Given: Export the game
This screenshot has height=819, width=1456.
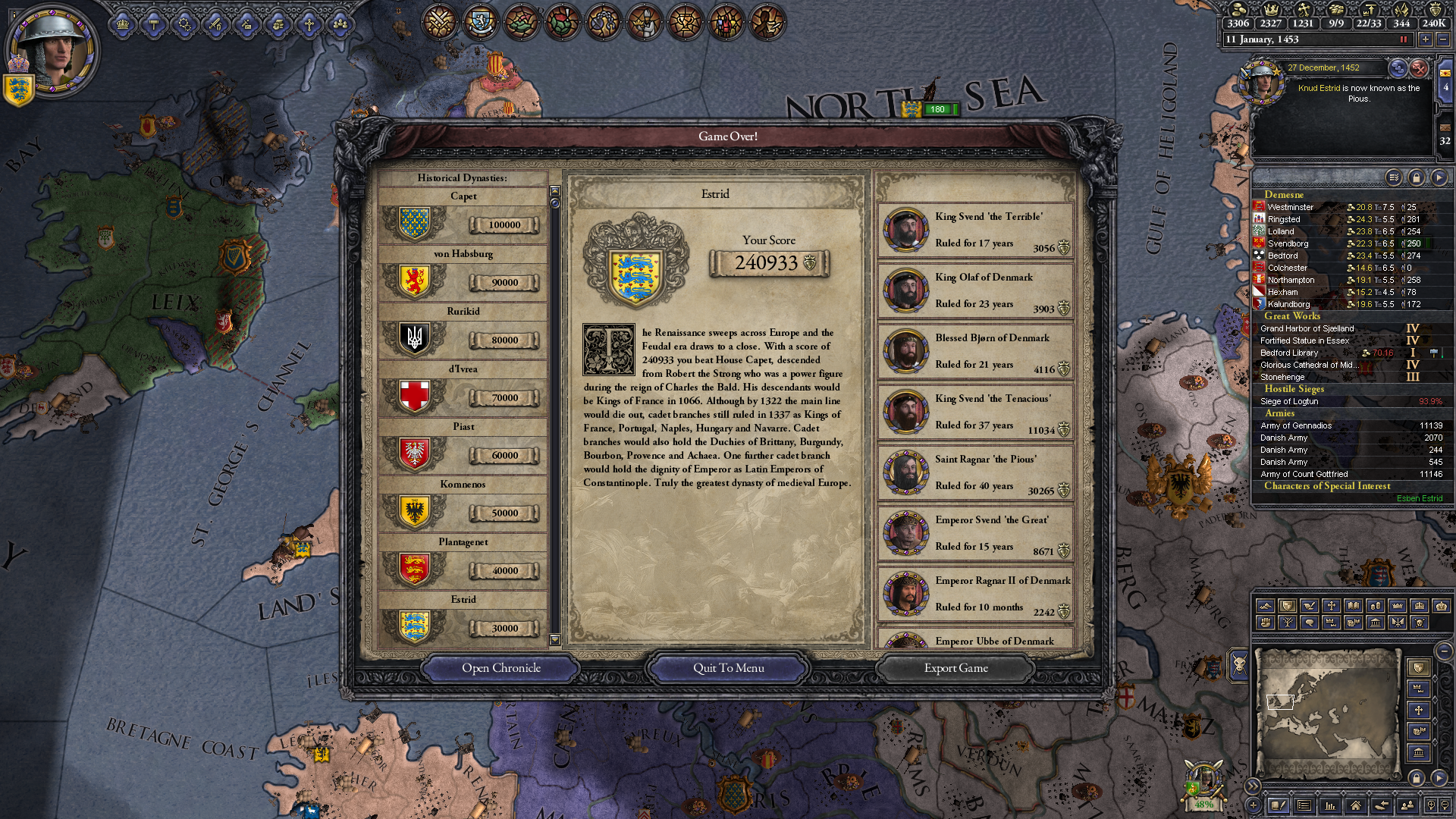Looking at the screenshot, I should pyautogui.click(x=955, y=668).
